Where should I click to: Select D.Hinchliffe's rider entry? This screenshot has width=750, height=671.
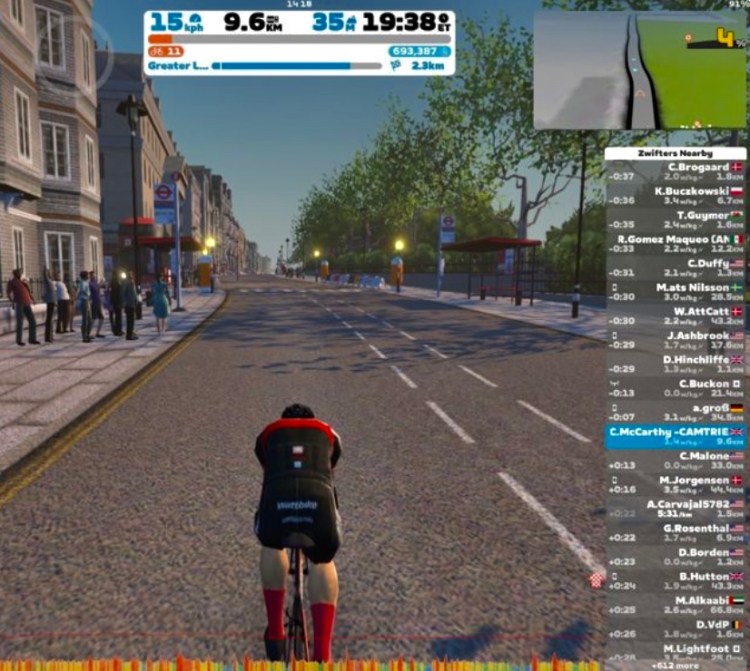point(676,364)
